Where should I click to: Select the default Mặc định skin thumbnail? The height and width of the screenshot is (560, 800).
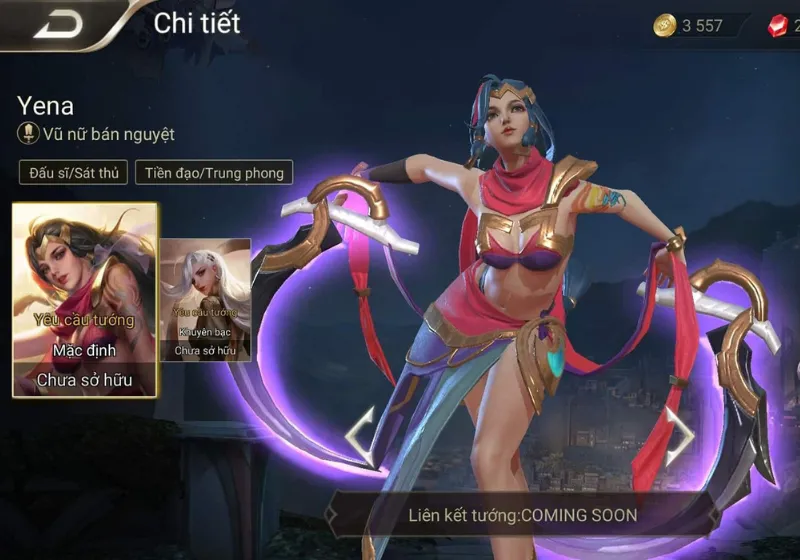tap(85, 300)
